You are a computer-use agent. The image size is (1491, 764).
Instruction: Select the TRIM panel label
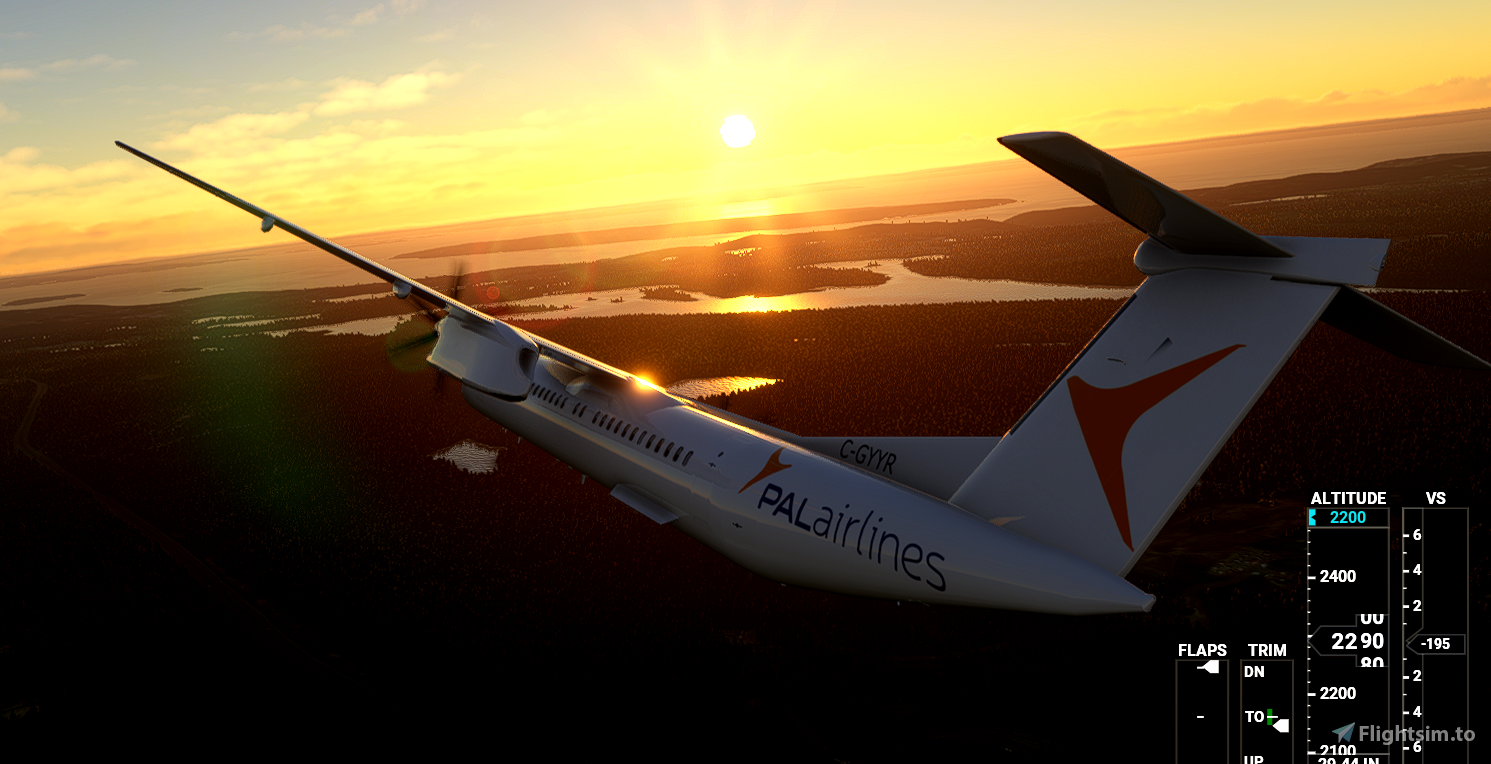coord(1267,650)
